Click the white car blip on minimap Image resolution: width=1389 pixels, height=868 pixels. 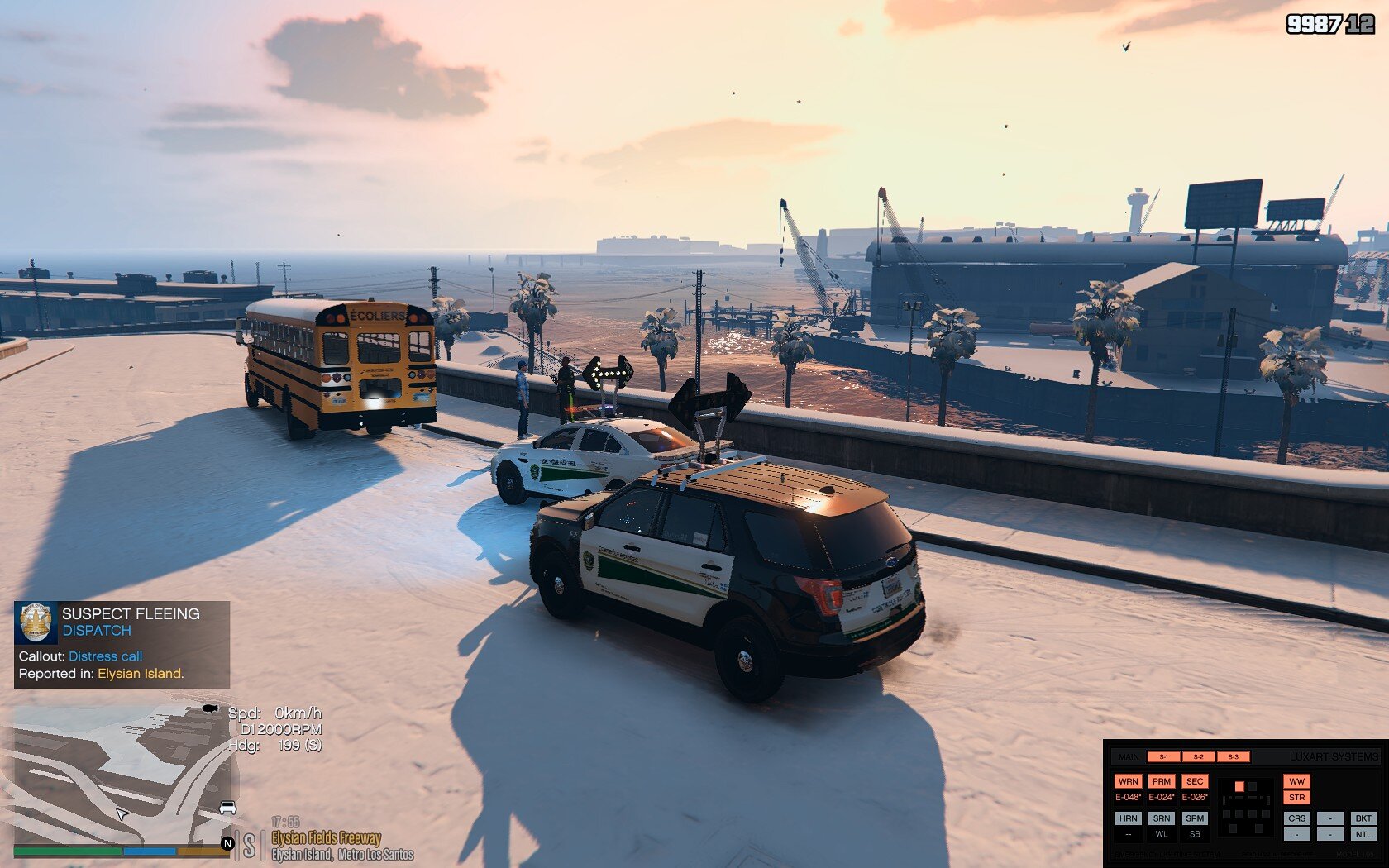coord(227,808)
